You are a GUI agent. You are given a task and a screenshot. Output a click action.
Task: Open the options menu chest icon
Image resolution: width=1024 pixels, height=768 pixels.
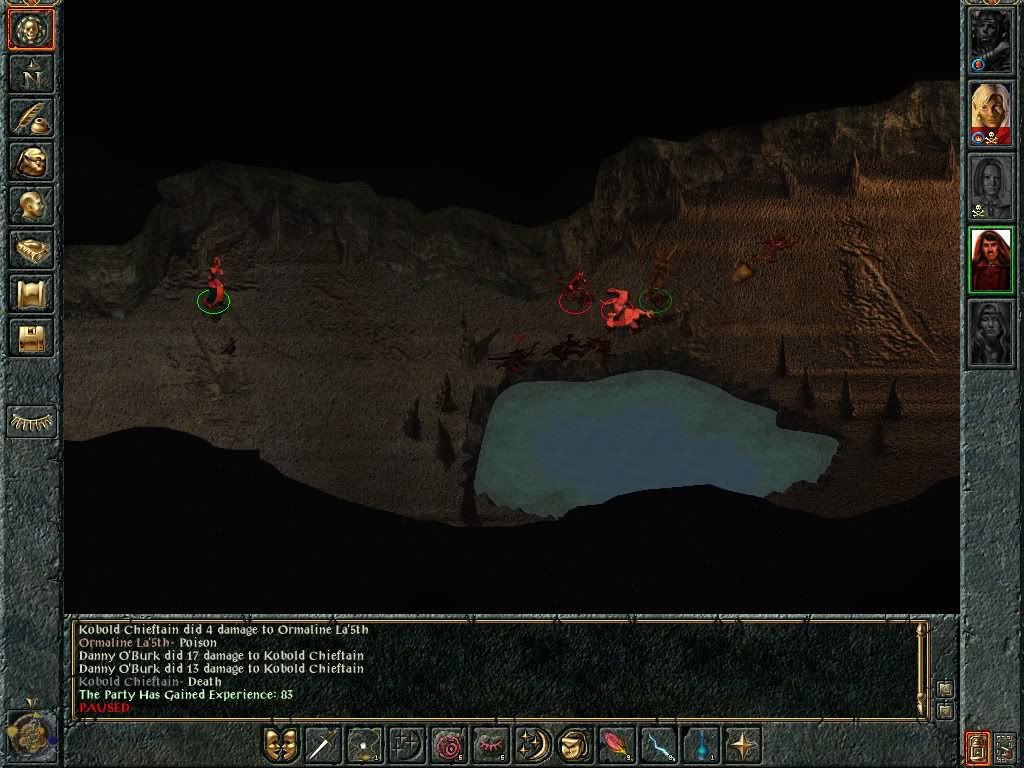(31, 337)
